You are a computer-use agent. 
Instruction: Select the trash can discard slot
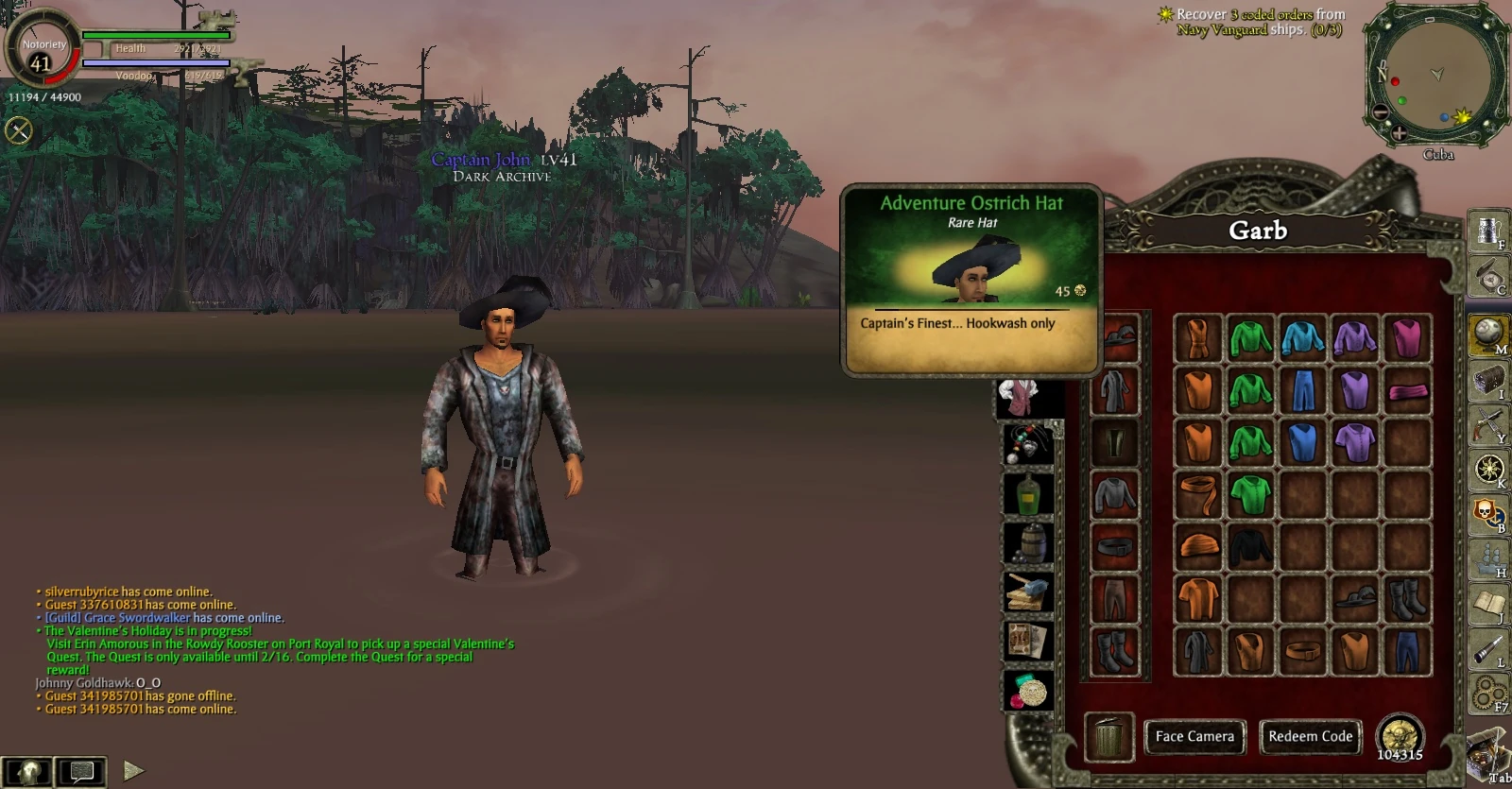(x=1108, y=736)
